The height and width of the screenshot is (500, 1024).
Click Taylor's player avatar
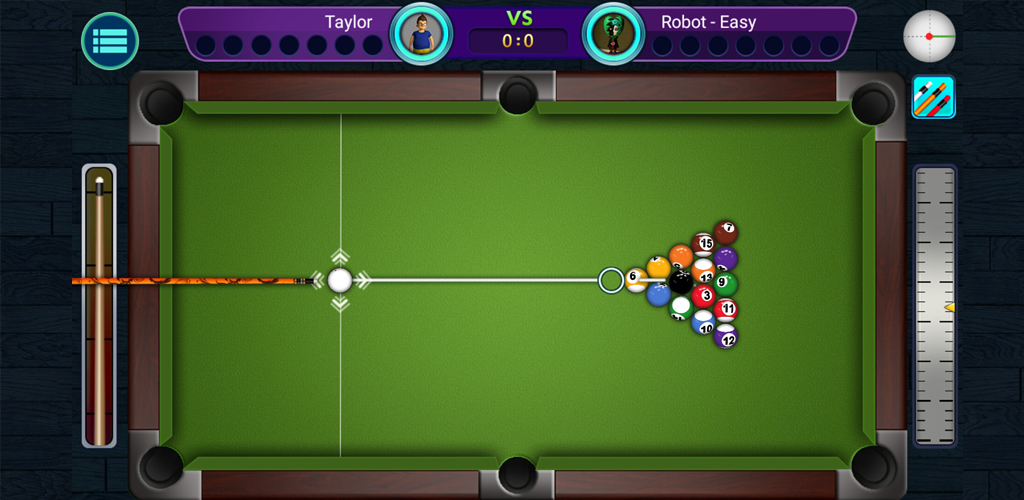(421, 33)
